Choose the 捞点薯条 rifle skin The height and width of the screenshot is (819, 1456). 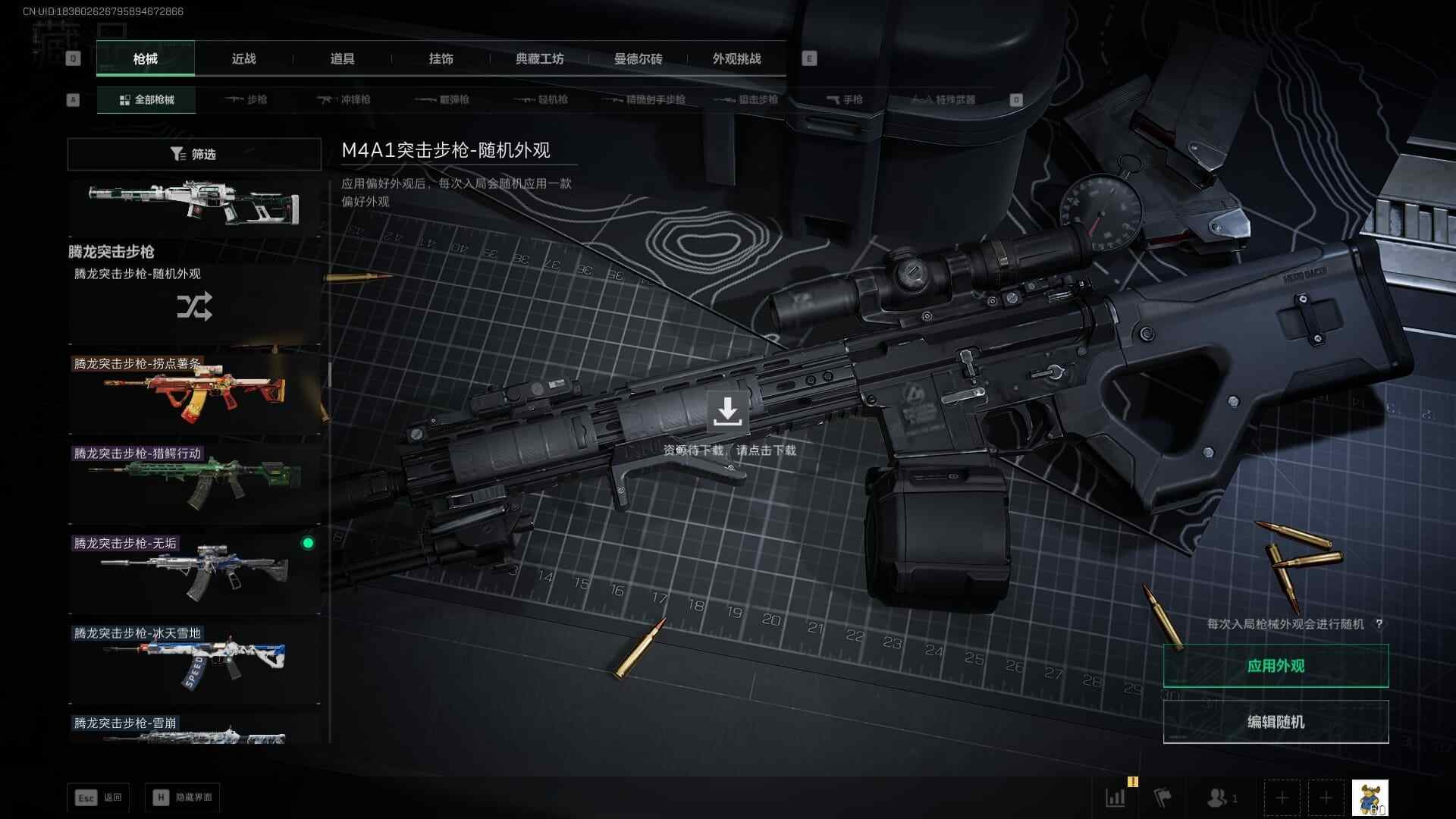[194, 392]
